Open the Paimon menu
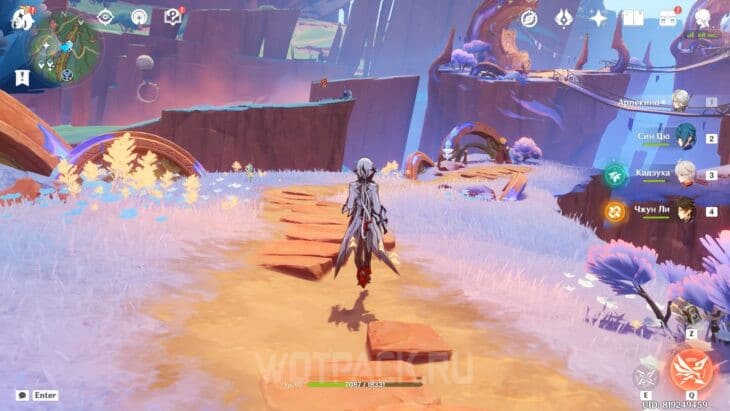This screenshot has height=411, width=730. [x=22, y=18]
